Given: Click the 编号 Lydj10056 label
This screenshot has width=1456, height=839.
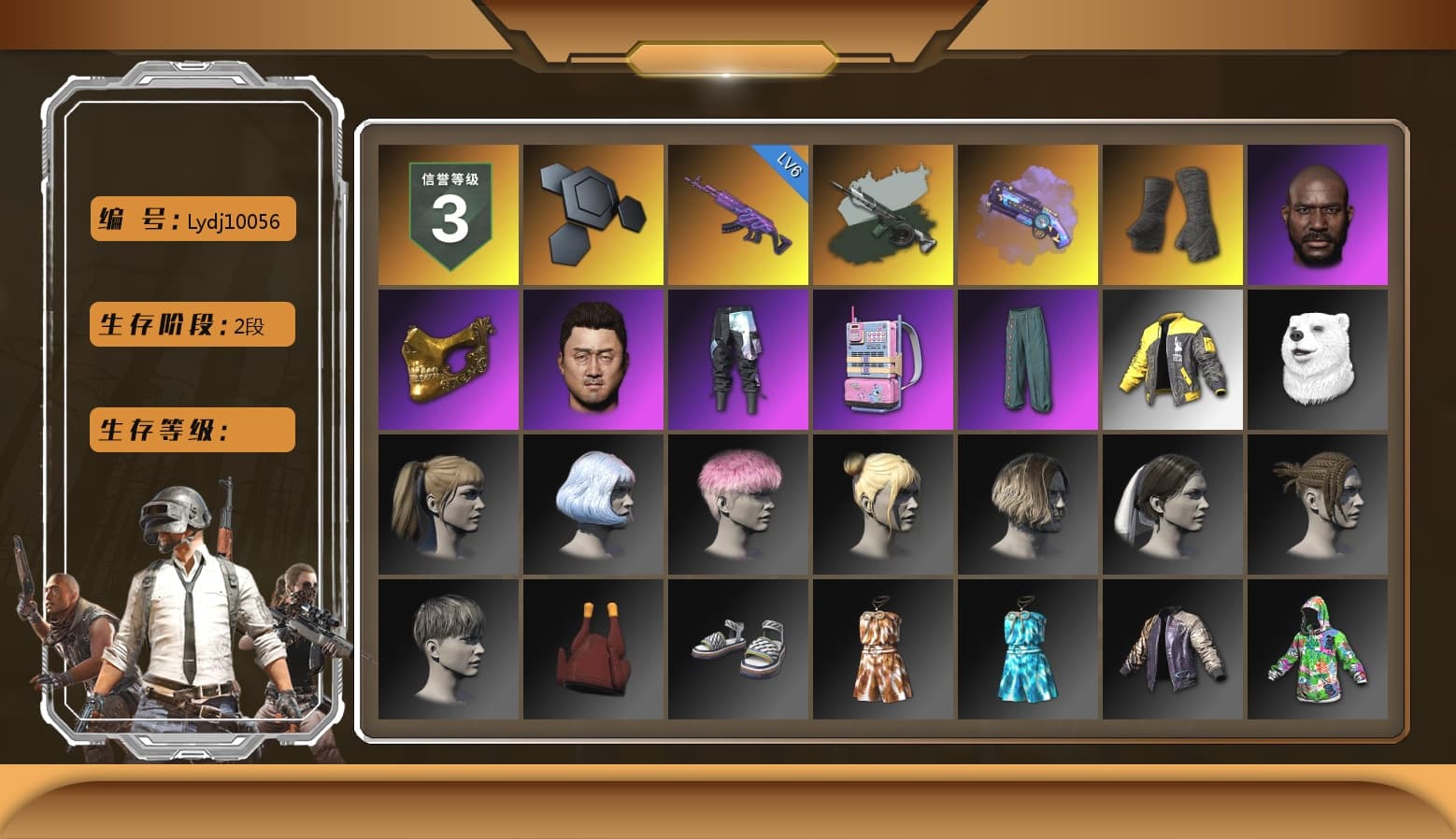Looking at the screenshot, I should [191, 219].
